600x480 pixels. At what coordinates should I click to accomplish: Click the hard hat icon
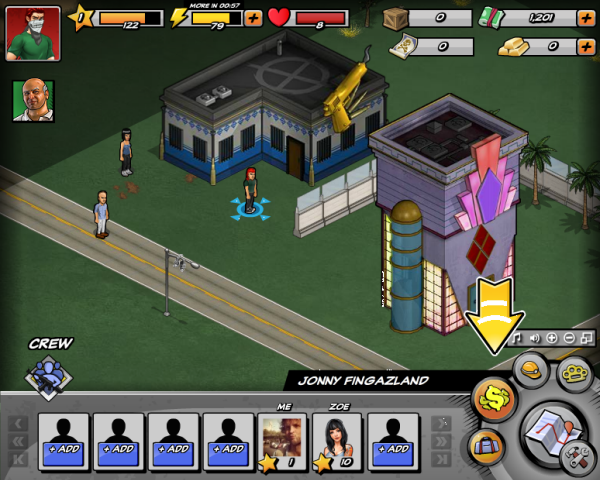pos(532,368)
